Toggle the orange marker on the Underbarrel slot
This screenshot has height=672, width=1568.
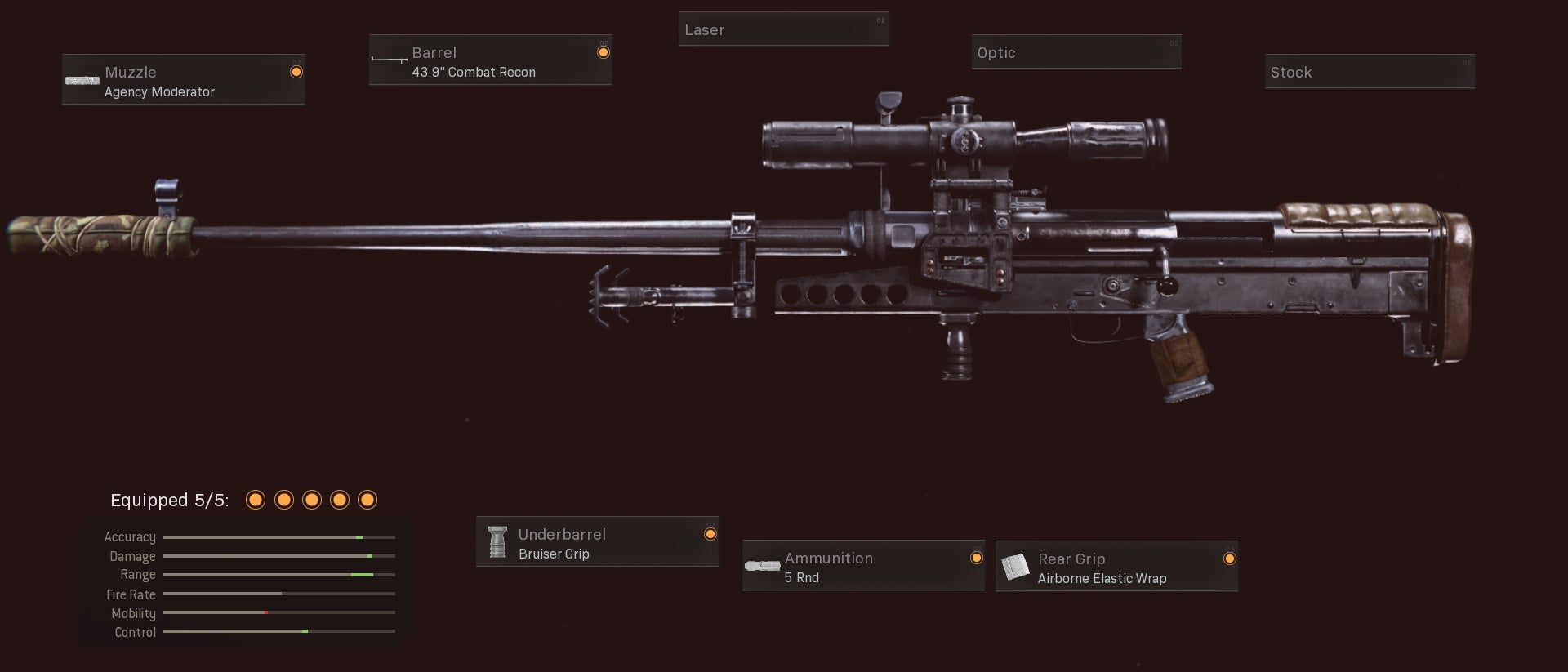[710, 533]
